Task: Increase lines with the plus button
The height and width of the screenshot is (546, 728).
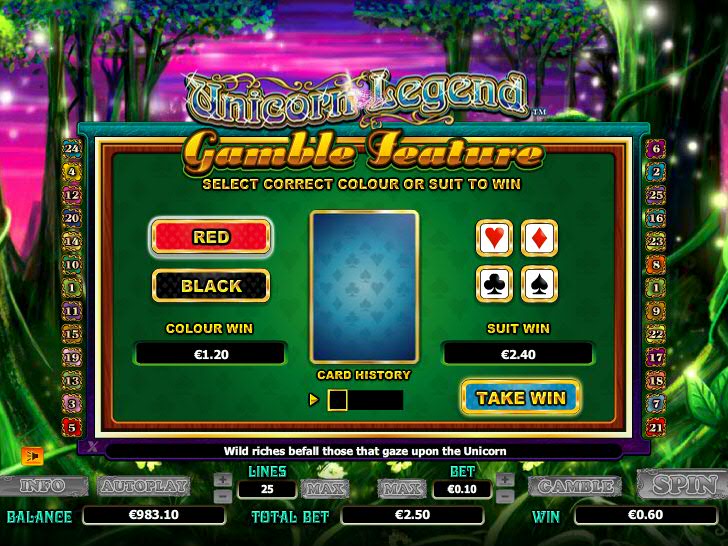Action: click(223, 479)
